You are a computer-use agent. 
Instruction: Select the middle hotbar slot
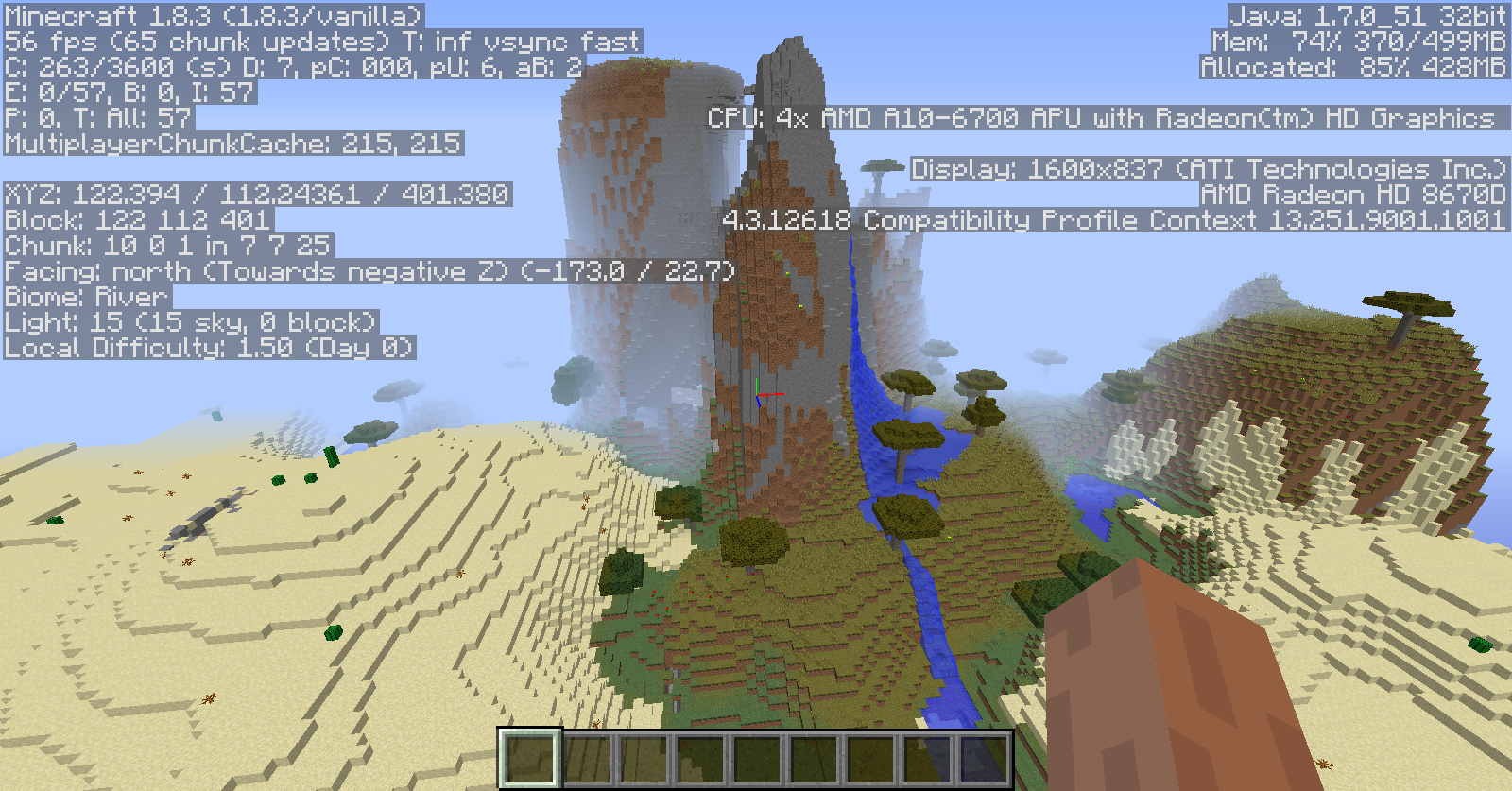[x=756, y=754]
